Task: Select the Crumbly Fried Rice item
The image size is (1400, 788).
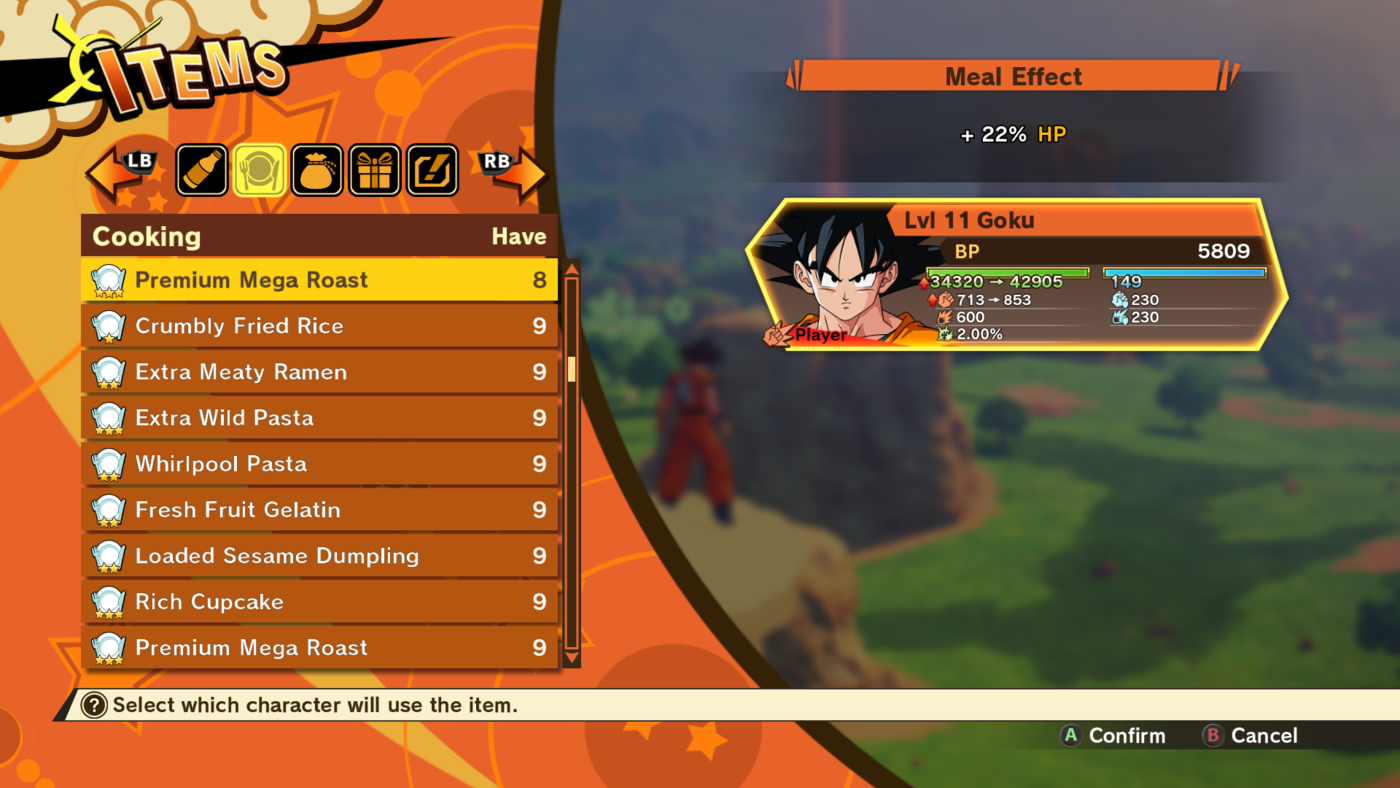Action: coord(300,325)
